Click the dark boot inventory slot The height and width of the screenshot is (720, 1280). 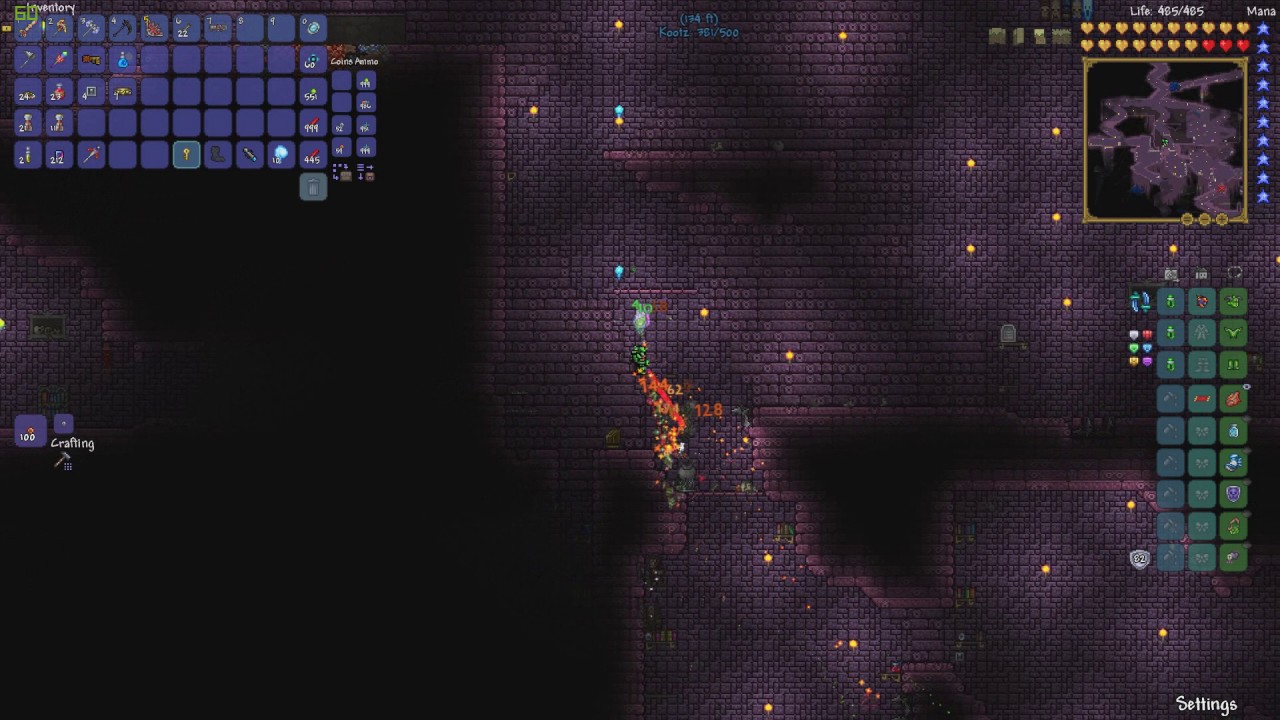(218, 155)
